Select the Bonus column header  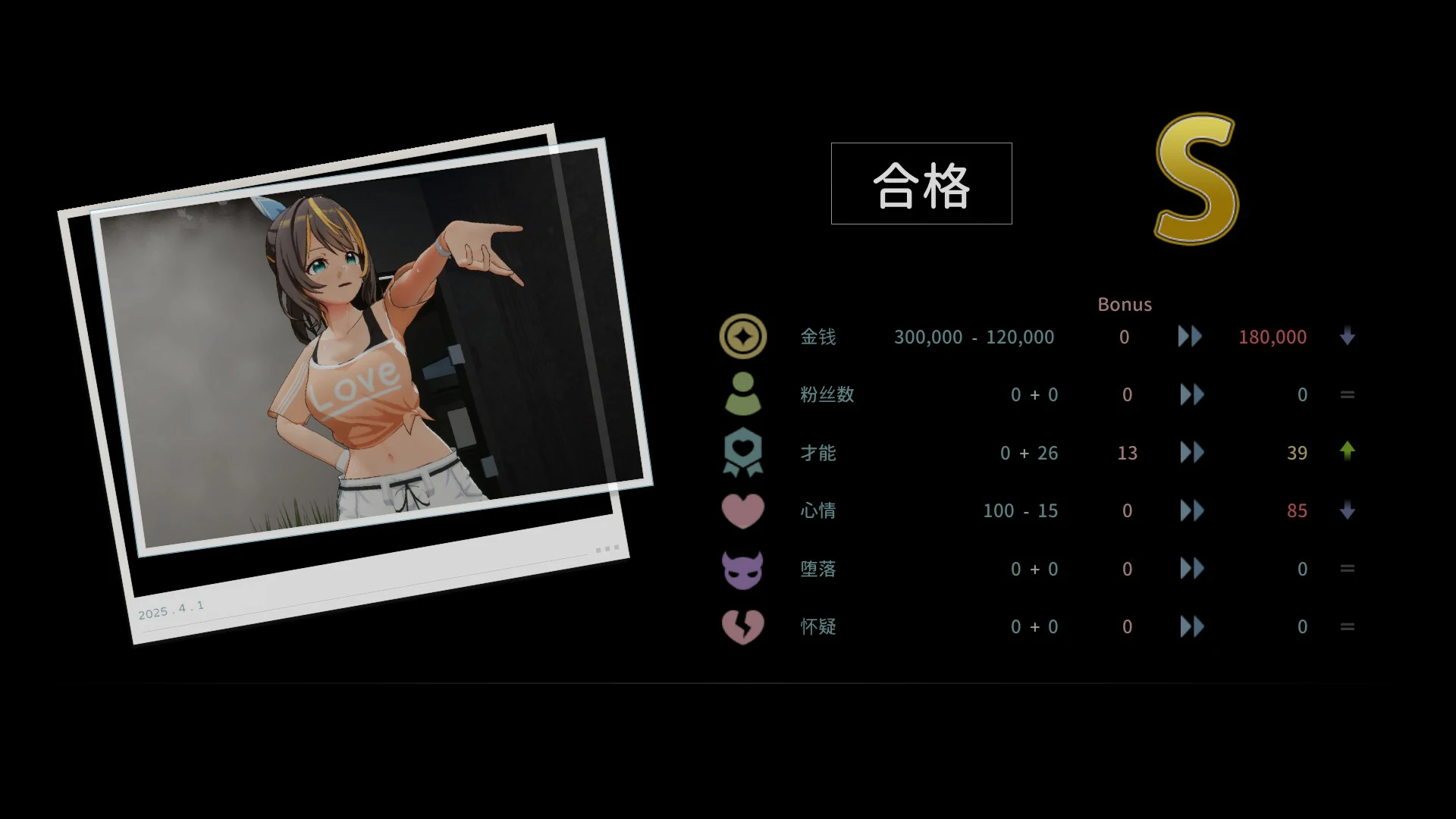click(x=1125, y=304)
